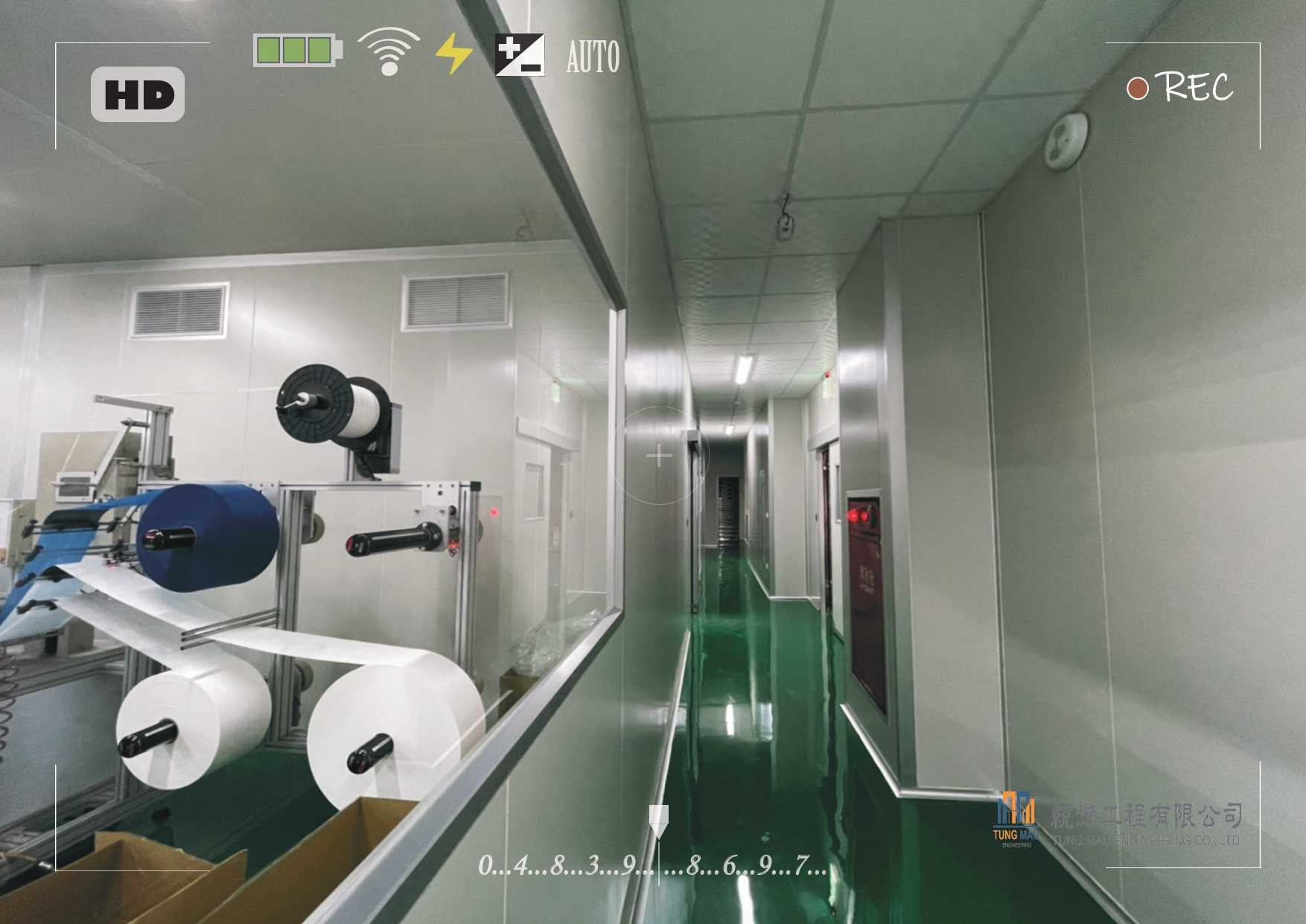This screenshot has height=924, width=1306.
Task: Open the exposure compensation plus-minus icon
Action: coord(520,55)
